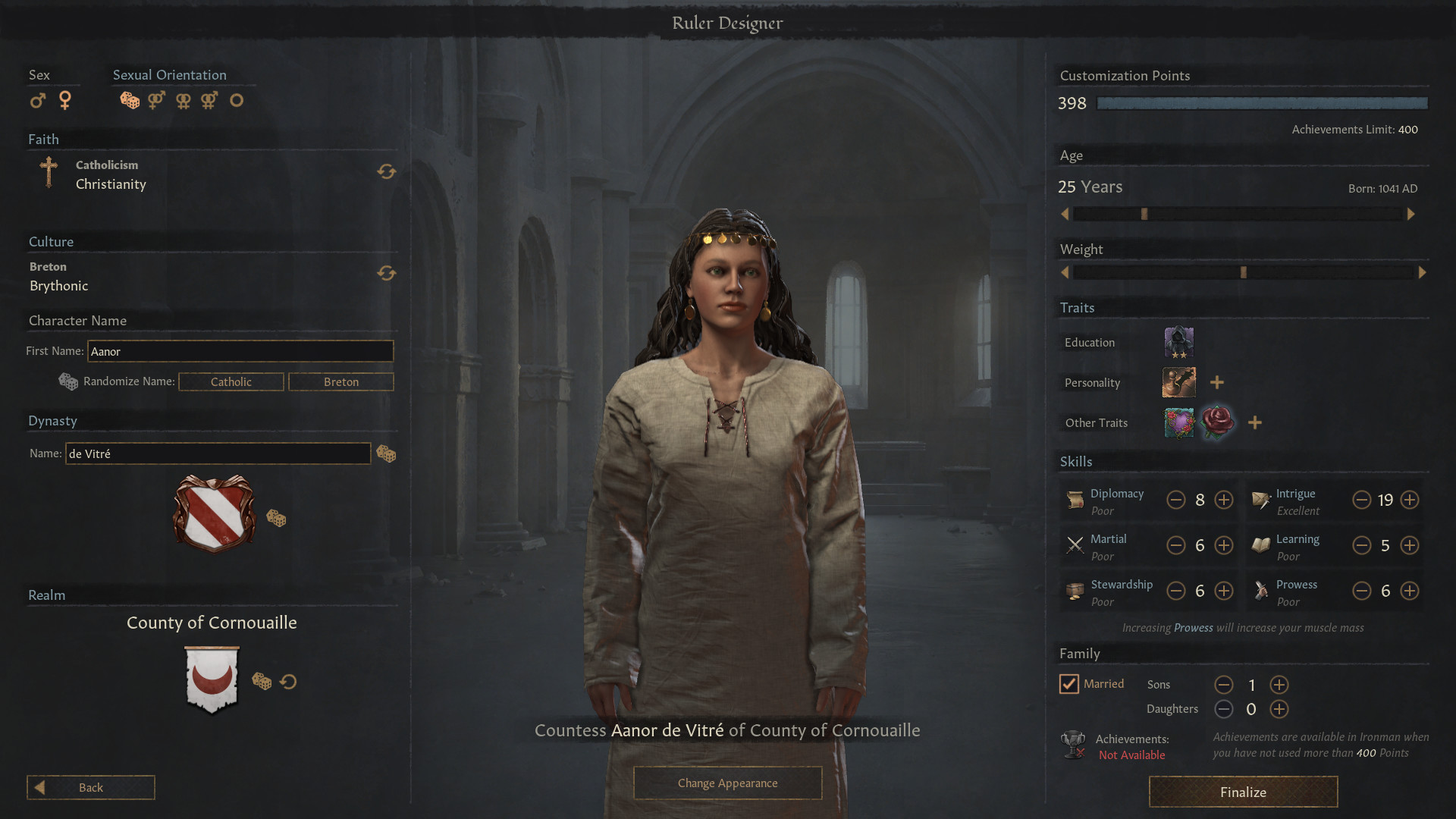Screen dimensions: 1456x819
Task: Randomize the Faith selection
Action: (x=387, y=172)
